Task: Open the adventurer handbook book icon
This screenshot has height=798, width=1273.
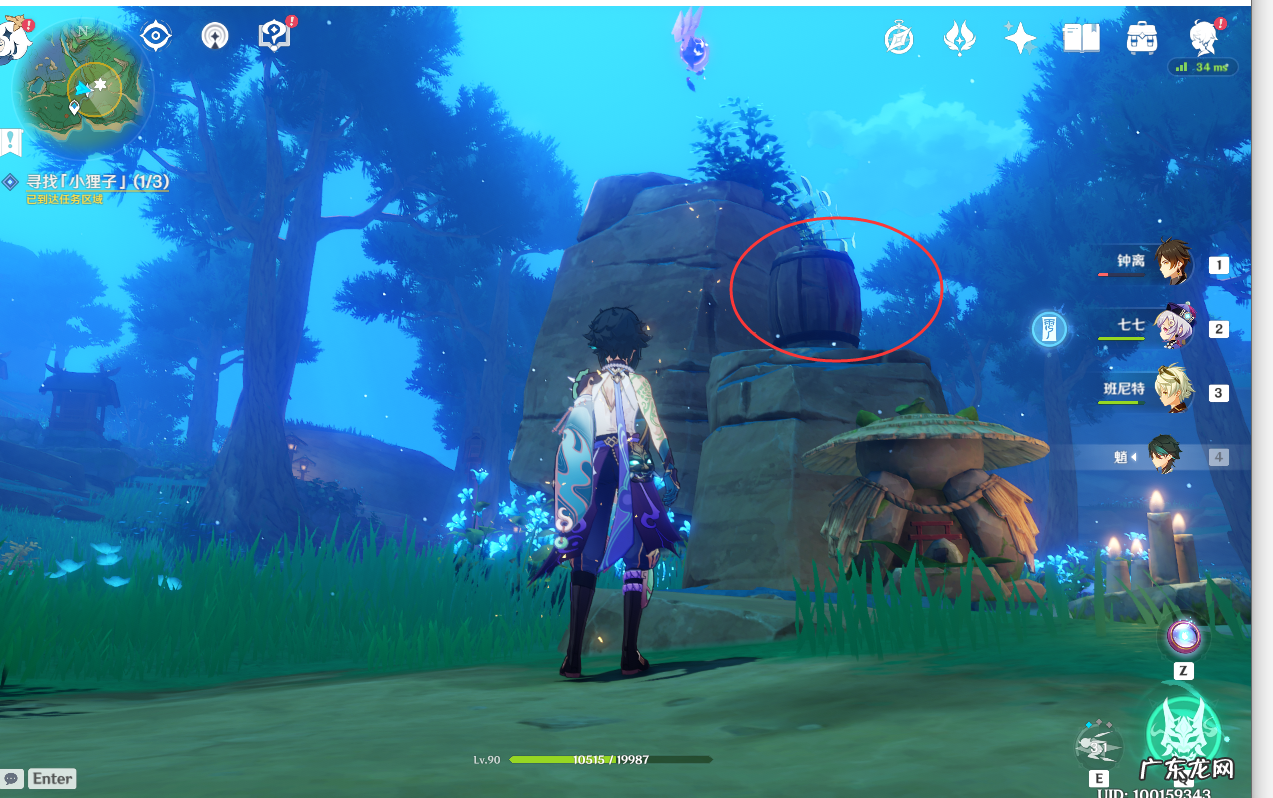Action: (1081, 39)
